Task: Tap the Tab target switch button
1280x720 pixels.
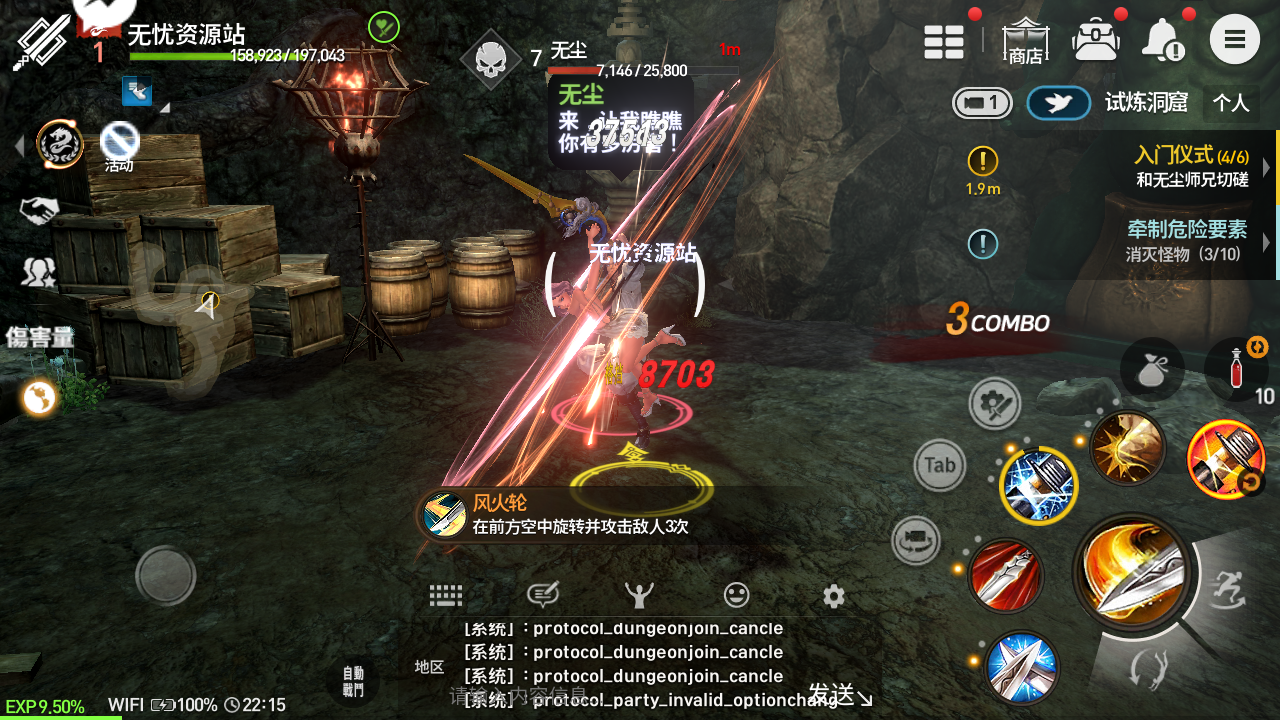Action: [940, 465]
